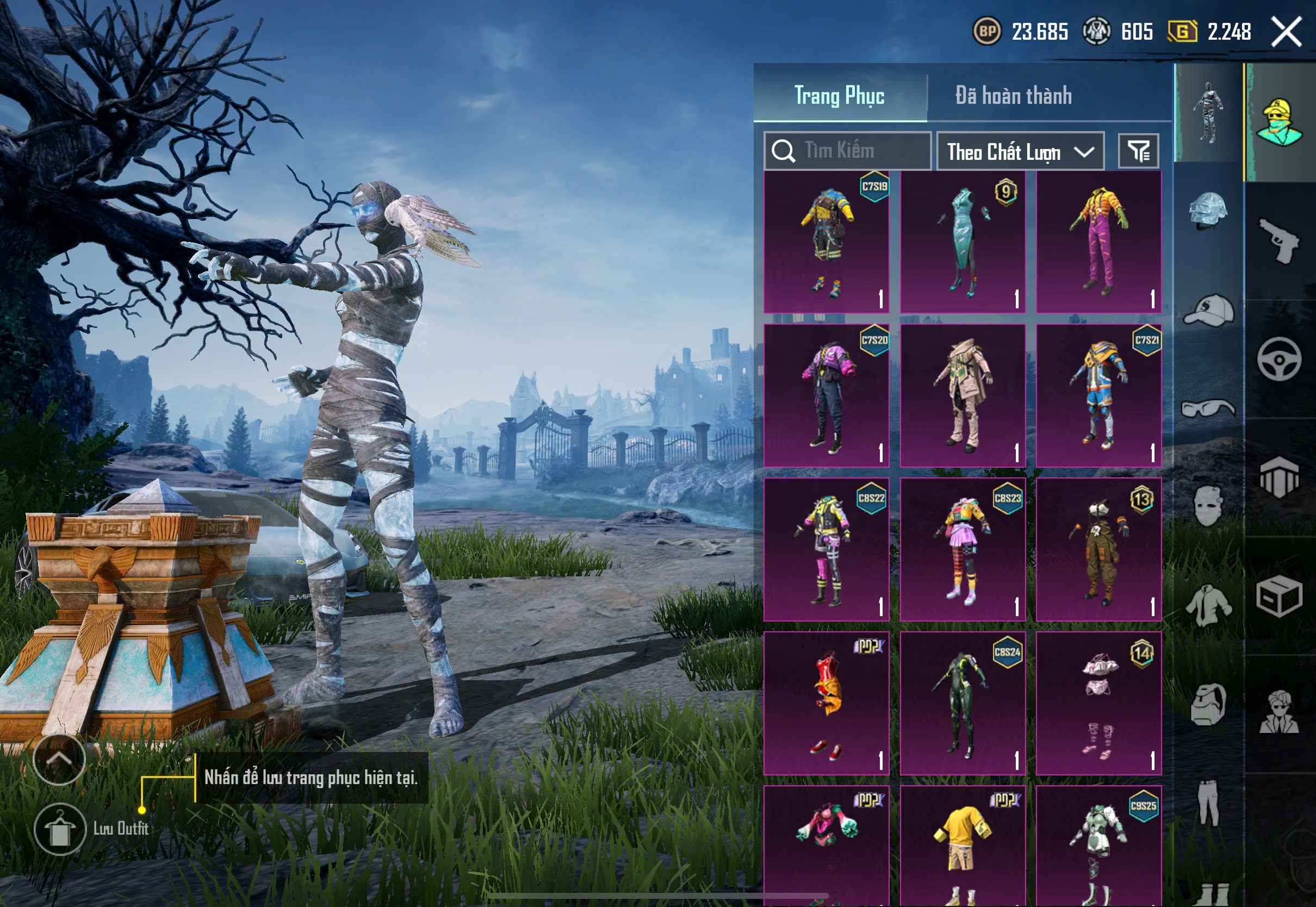Open the steering wheel vehicle section
This screenshot has height=907, width=1316.
point(1280,359)
